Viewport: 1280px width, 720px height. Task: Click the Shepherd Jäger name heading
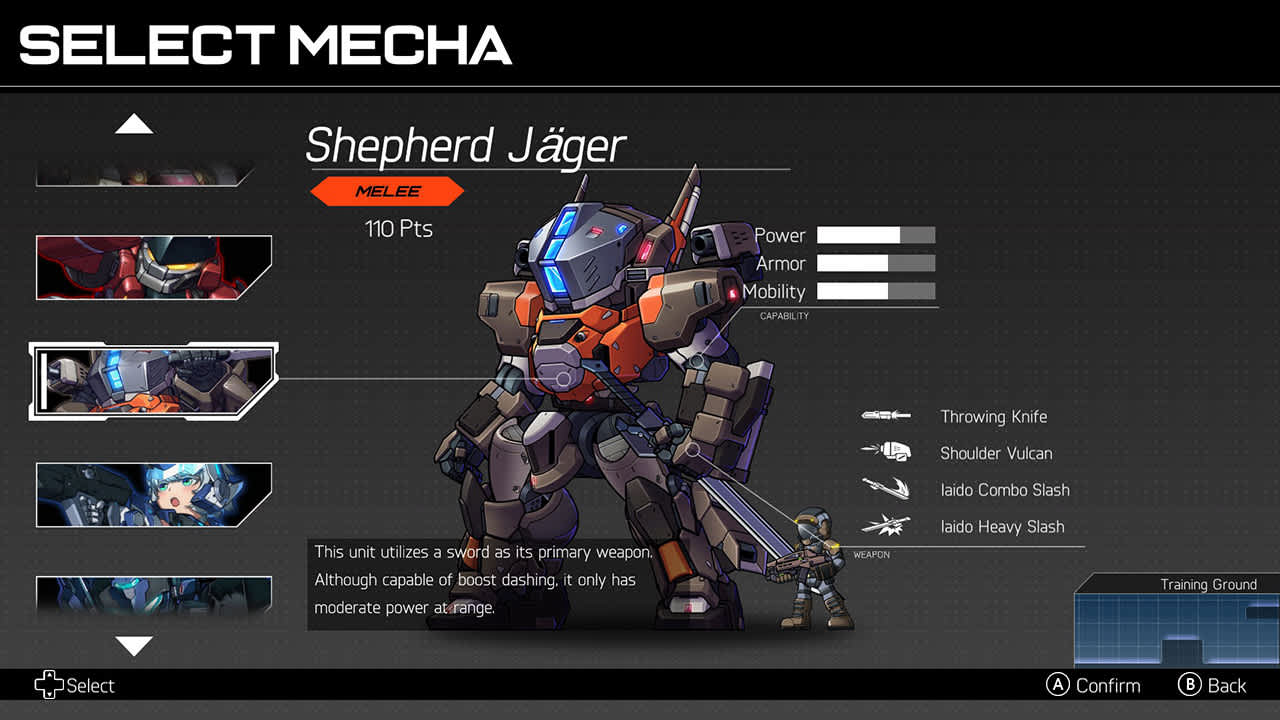click(x=466, y=146)
